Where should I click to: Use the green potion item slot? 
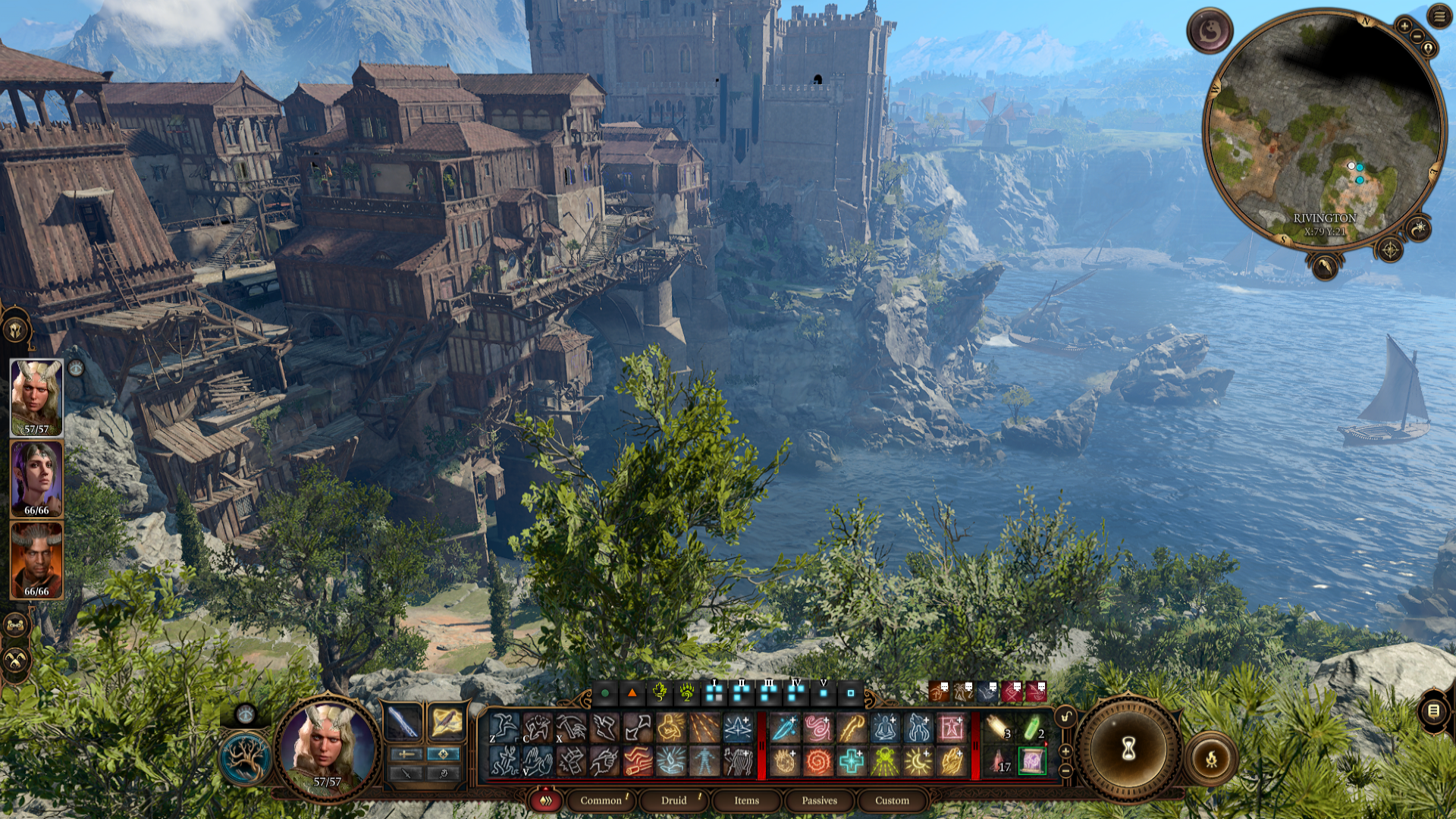(1032, 728)
